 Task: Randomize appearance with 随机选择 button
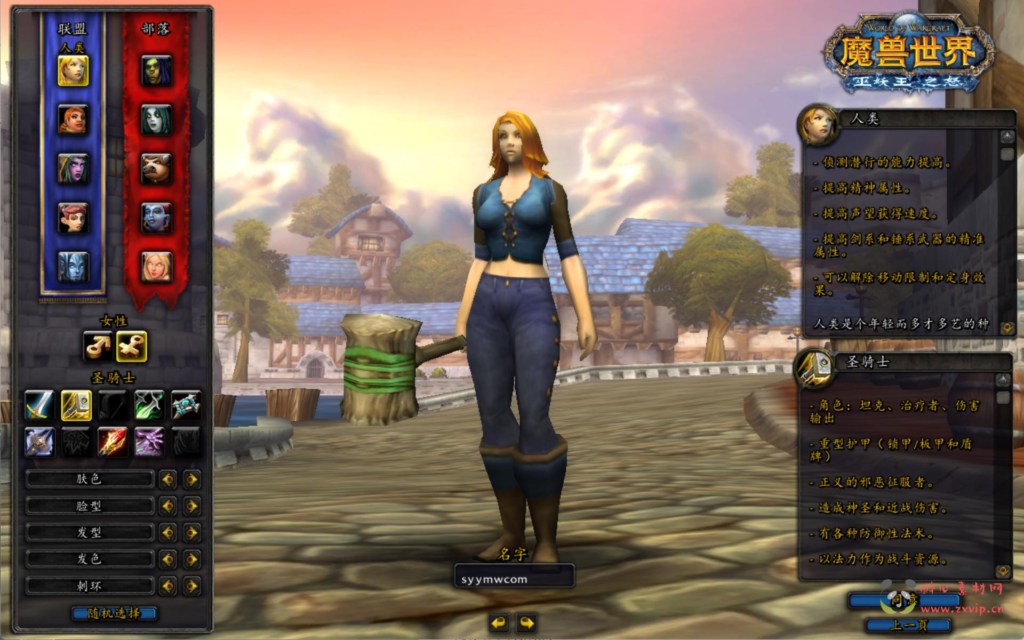pos(114,613)
